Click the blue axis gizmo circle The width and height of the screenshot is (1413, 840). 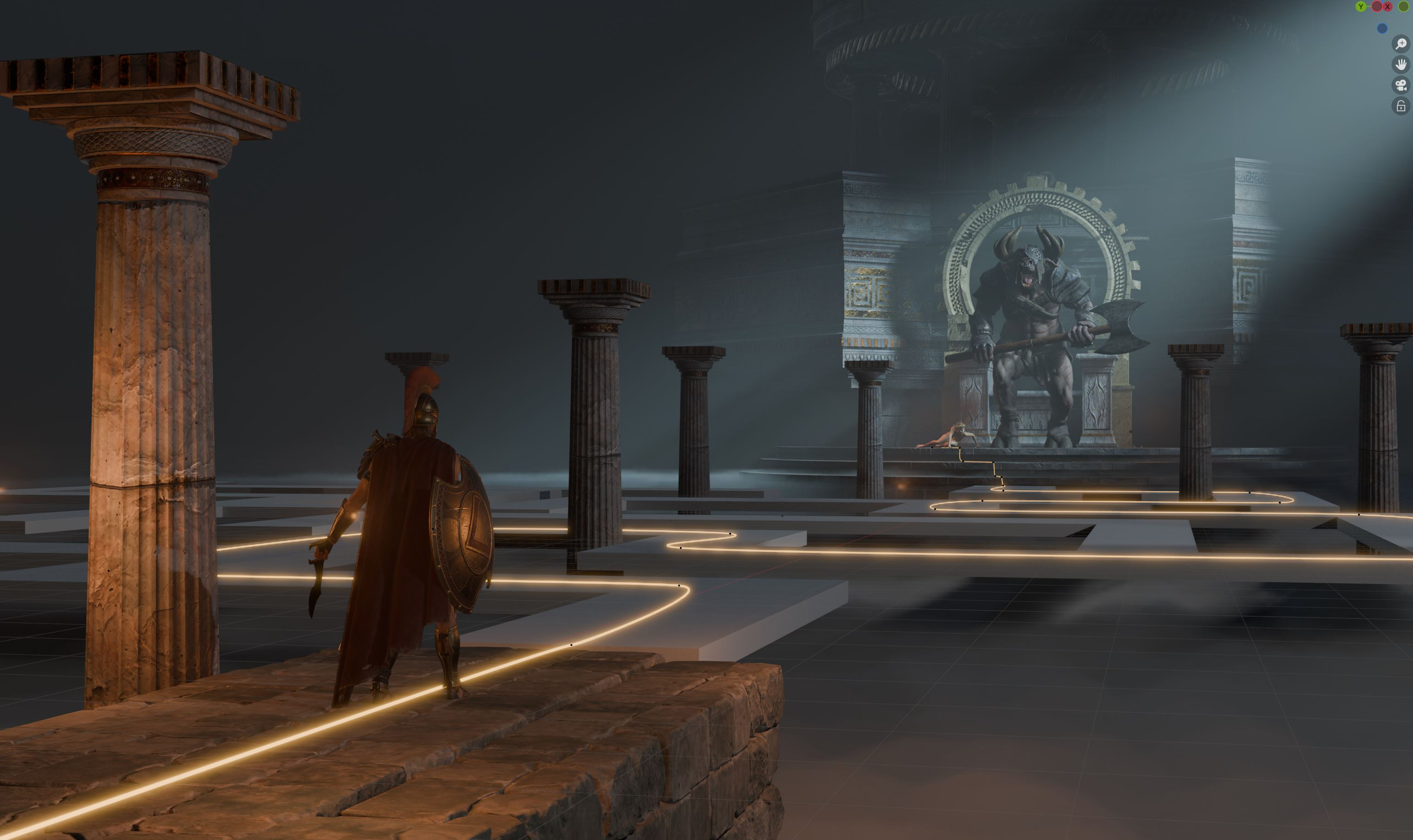point(1382,28)
